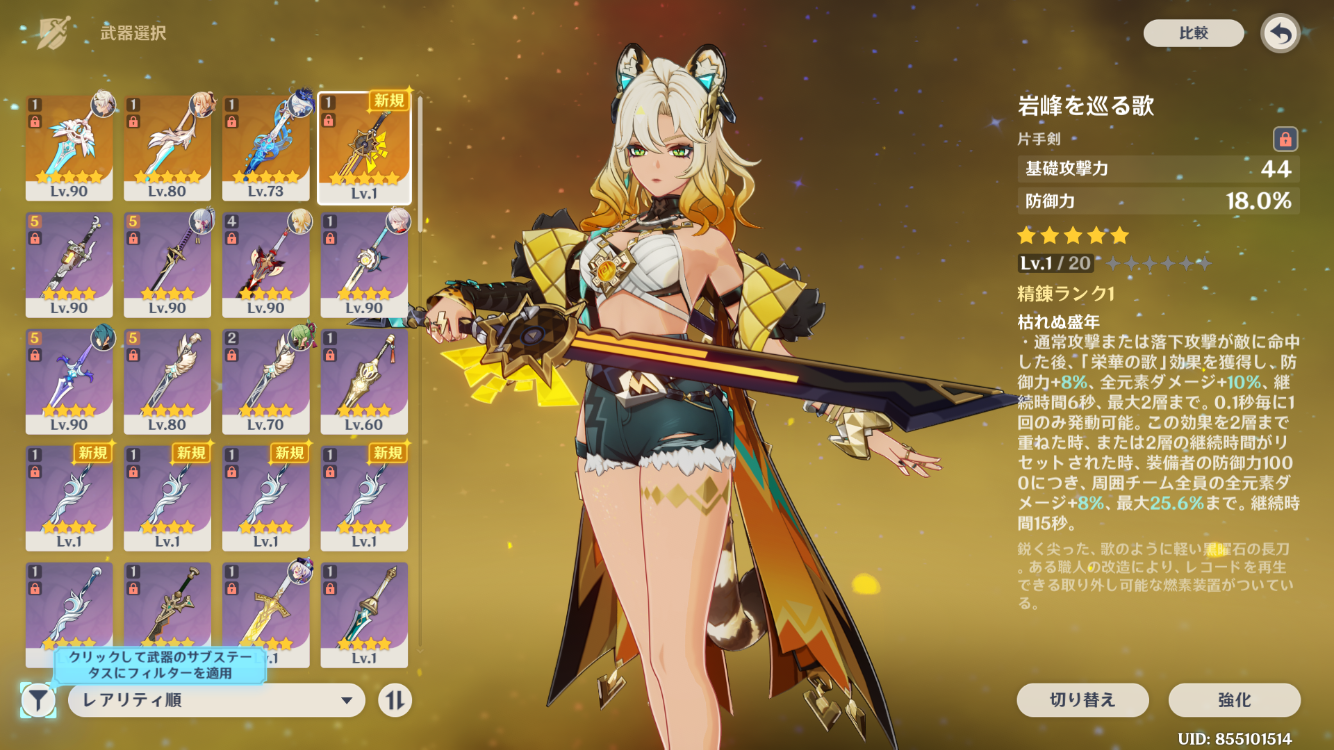Toggle the ascending/descending sort order button

point(395,700)
